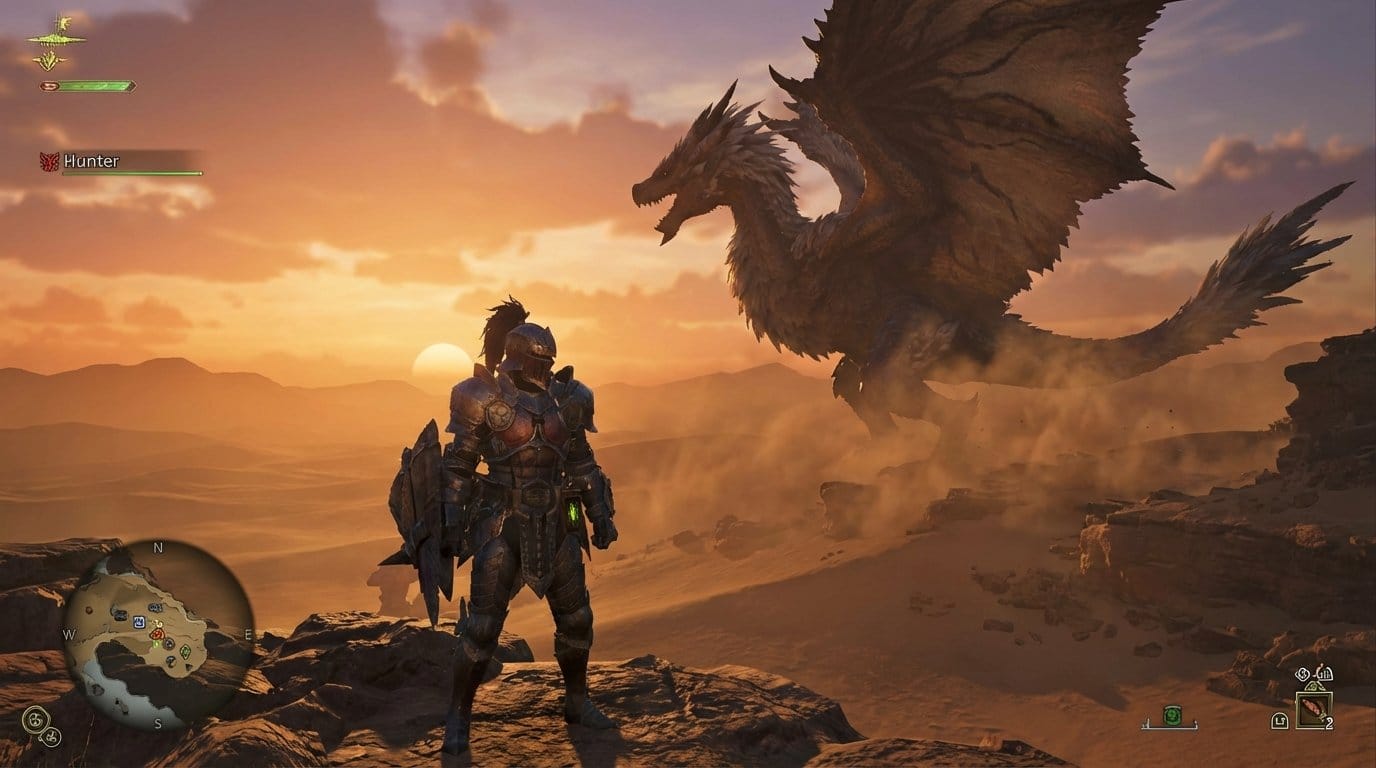
Task: Toggle the radial menu icon below the minimap
Action: (x=35, y=721)
